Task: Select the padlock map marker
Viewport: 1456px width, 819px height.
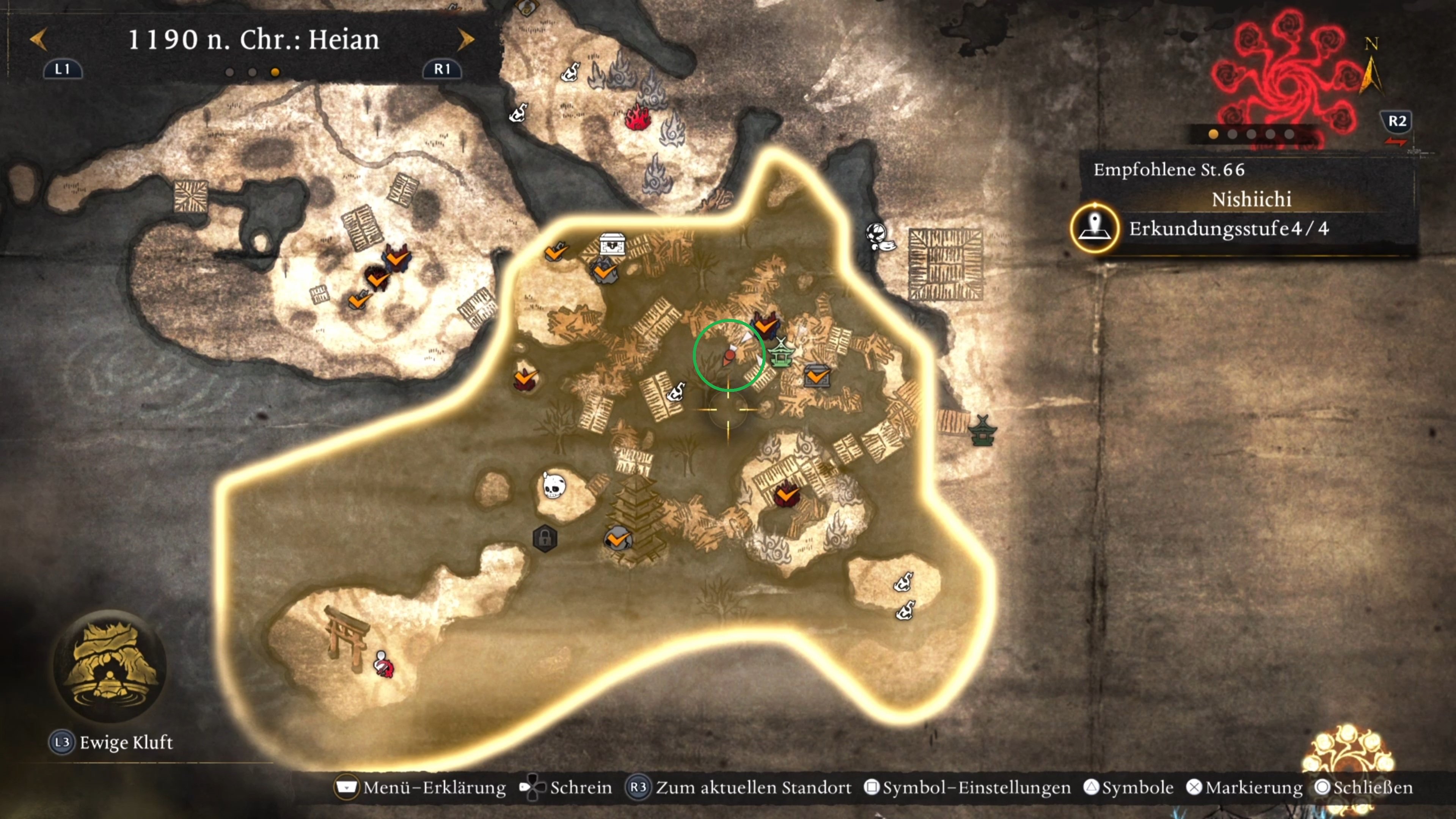Action: pyautogui.click(x=545, y=538)
